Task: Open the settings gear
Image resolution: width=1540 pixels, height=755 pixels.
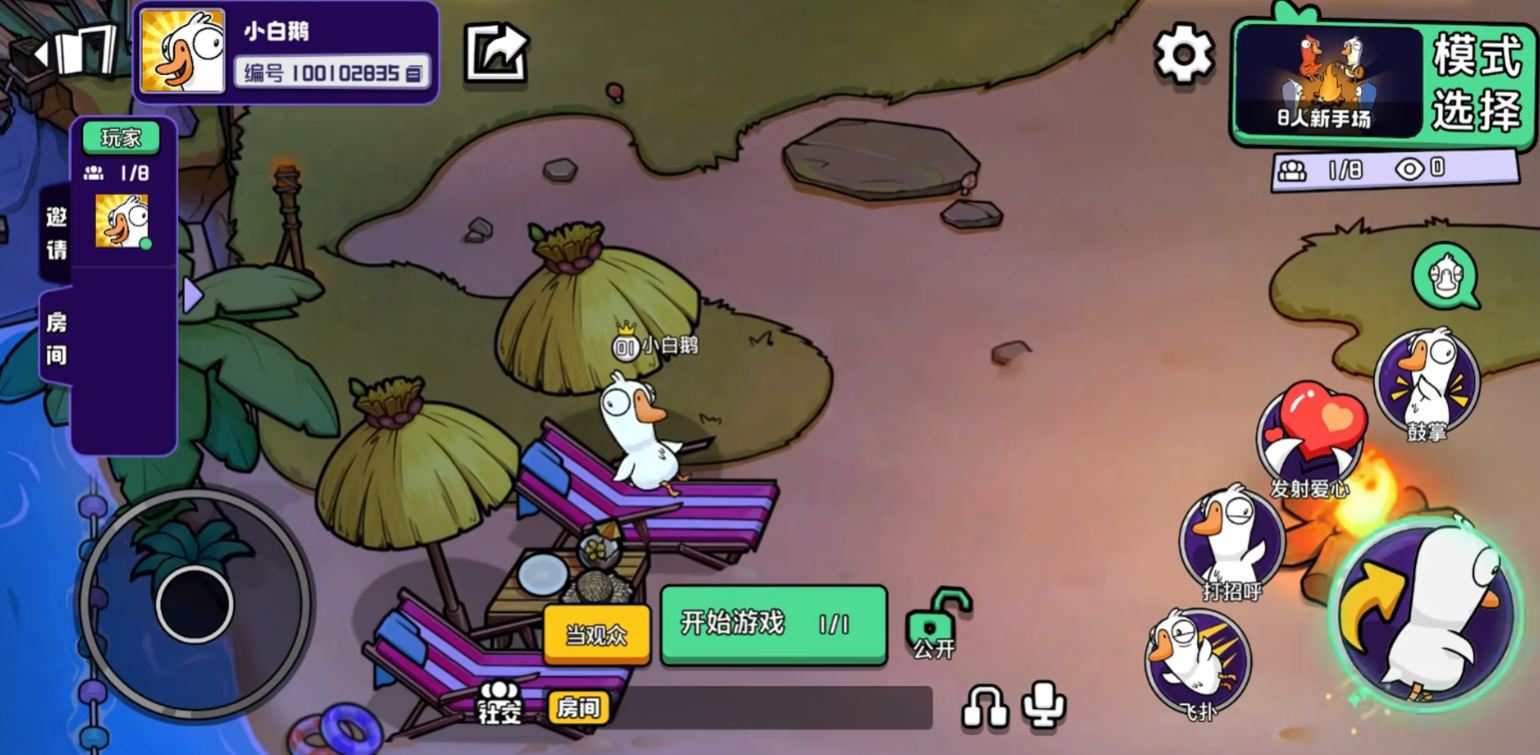Action: point(1184,54)
